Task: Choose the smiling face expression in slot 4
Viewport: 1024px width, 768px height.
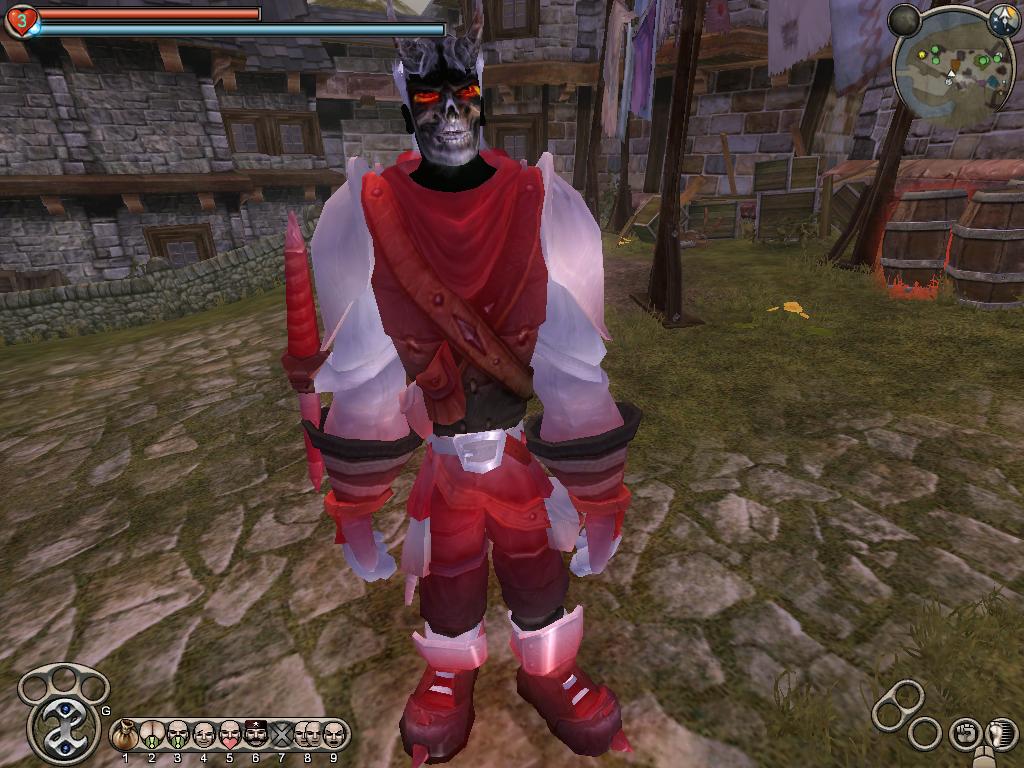Action: (203, 735)
